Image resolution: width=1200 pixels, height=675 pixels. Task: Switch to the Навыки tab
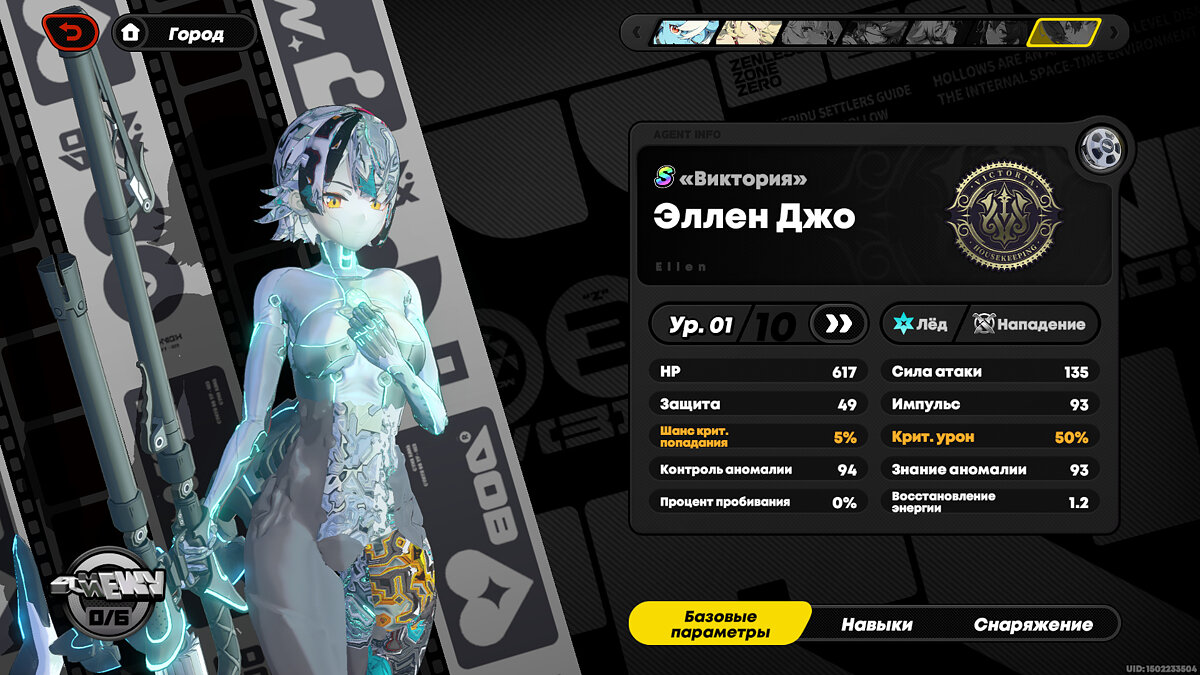(x=876, y=624)
